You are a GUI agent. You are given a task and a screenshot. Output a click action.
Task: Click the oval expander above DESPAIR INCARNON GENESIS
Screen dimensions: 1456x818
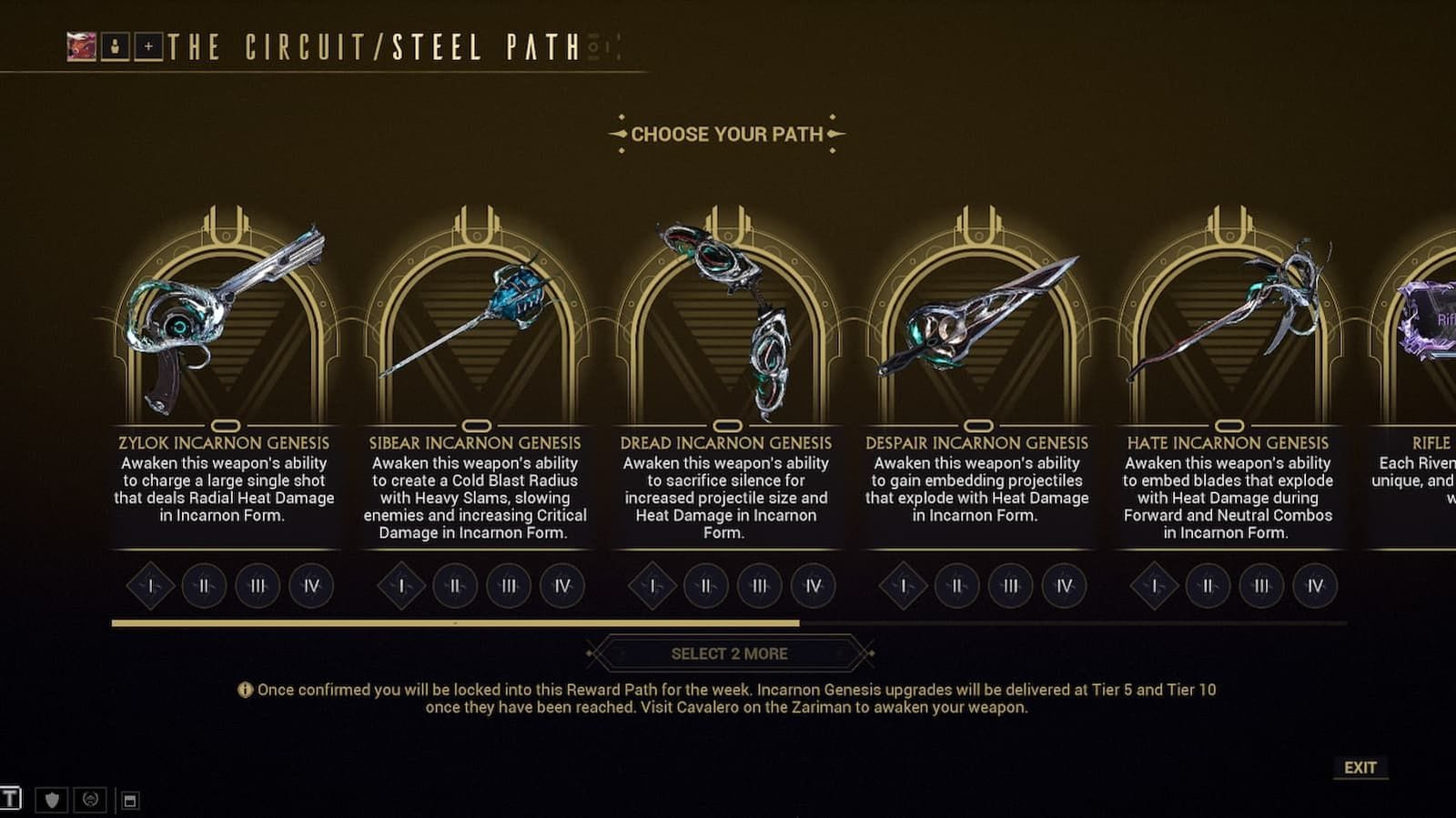[x=980, y=422]
